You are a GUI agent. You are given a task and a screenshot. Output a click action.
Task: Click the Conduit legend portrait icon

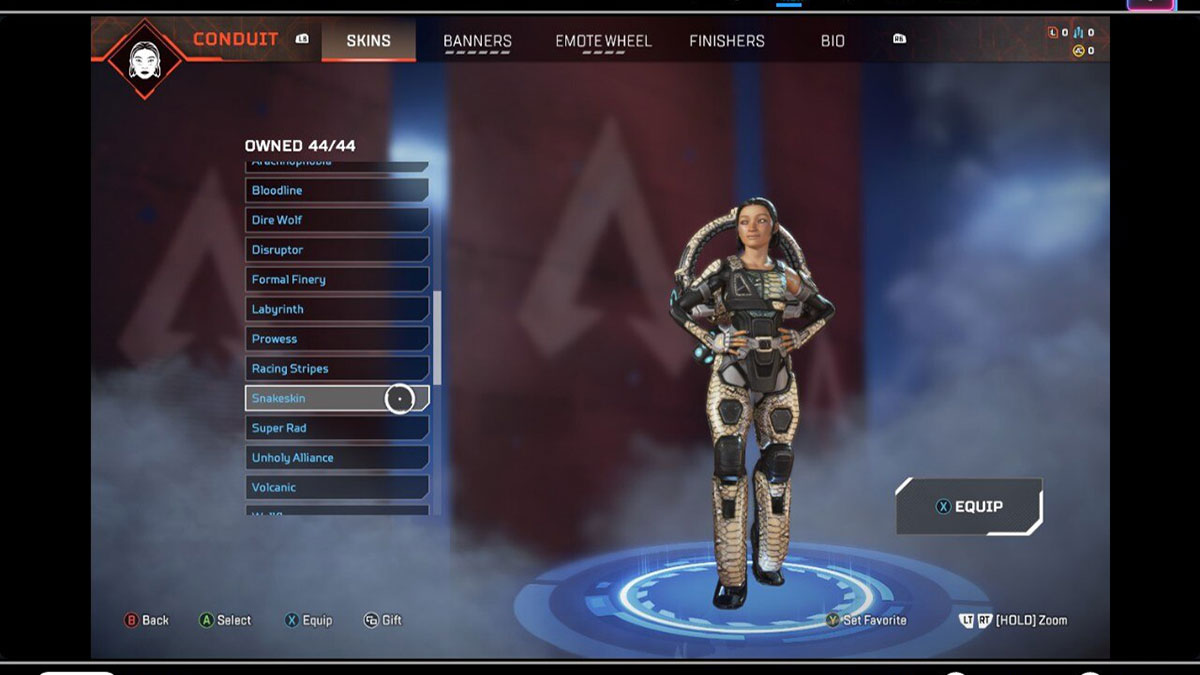(145, 57)
